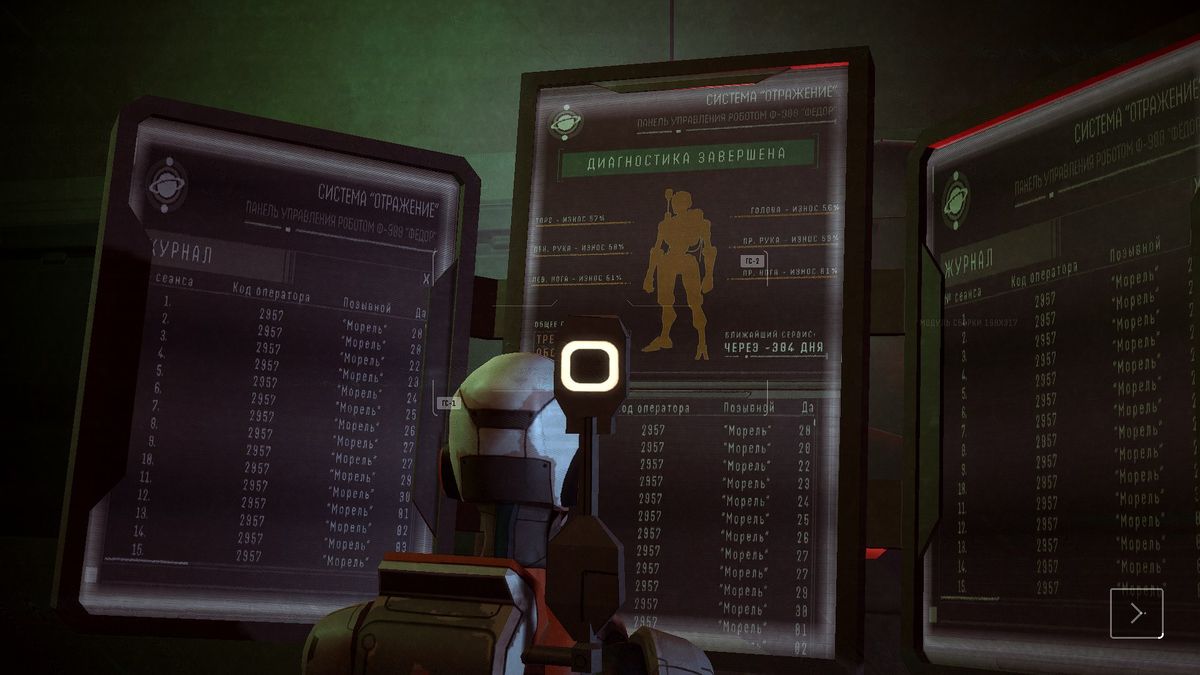The image size is (1200, 675).
Task: Select the glowing square interaction marker
Action: click(590, 365)
